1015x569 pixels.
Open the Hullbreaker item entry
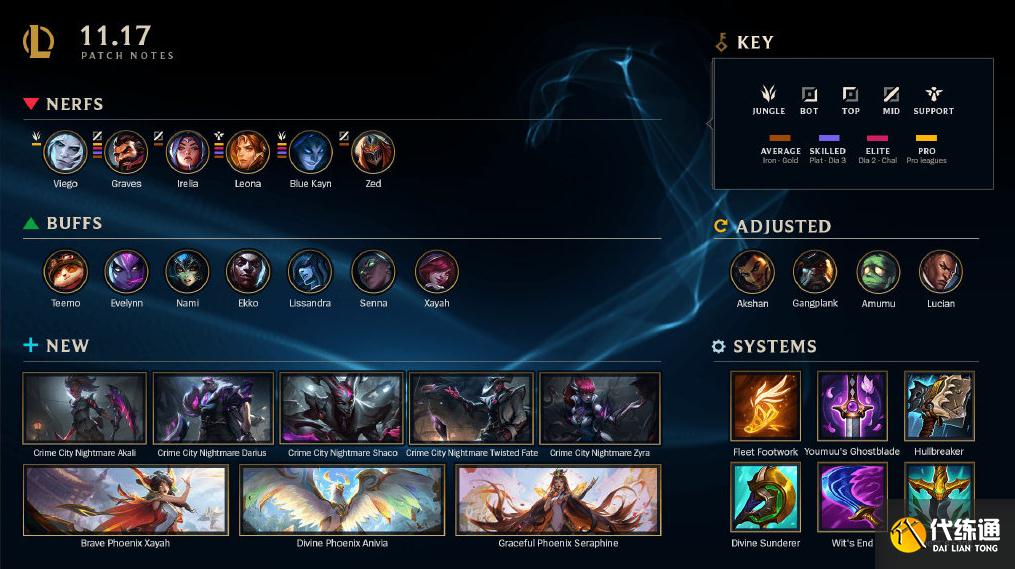pos(939,407)
